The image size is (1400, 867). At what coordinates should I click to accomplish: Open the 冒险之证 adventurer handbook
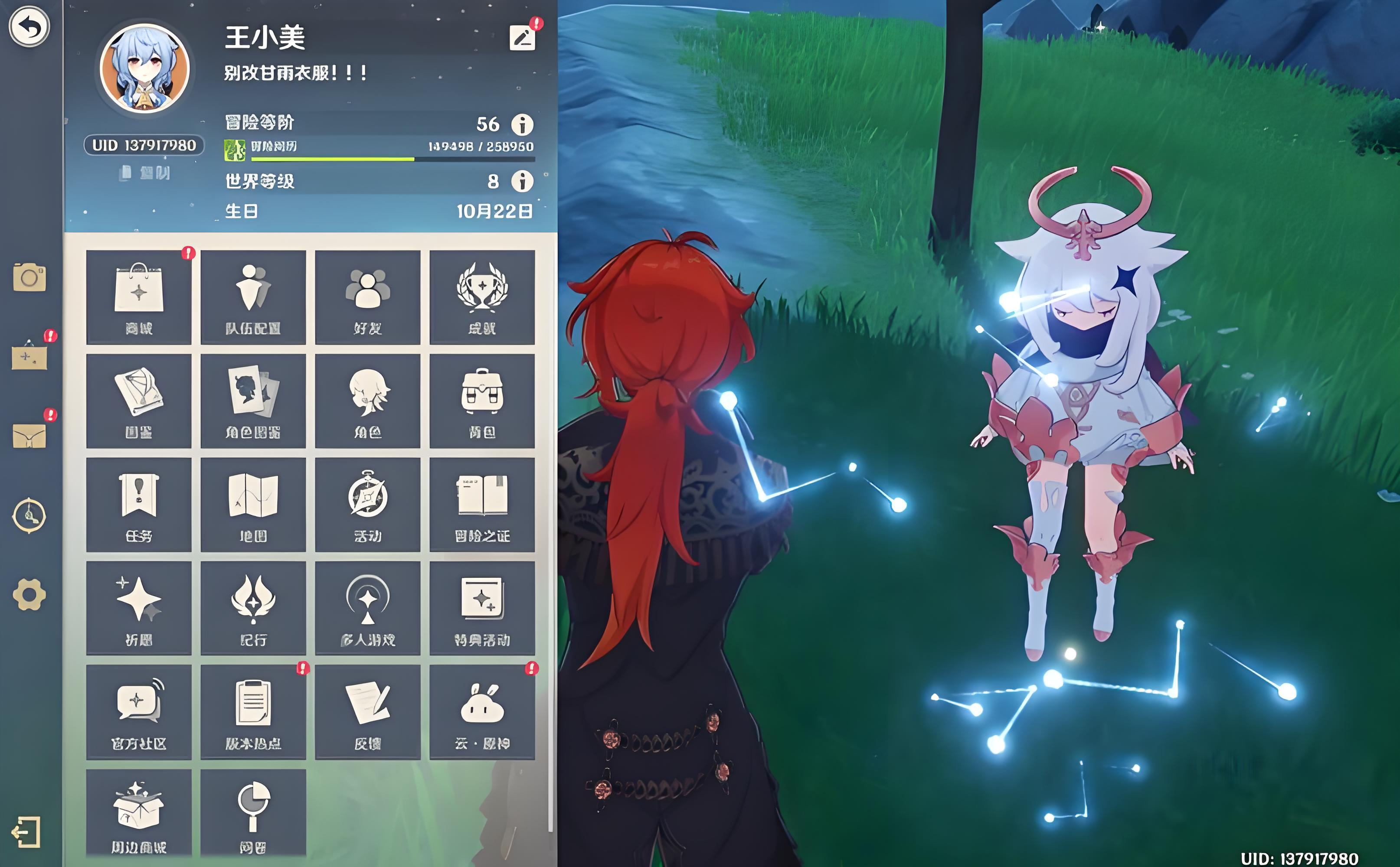(x=482, y=505)
